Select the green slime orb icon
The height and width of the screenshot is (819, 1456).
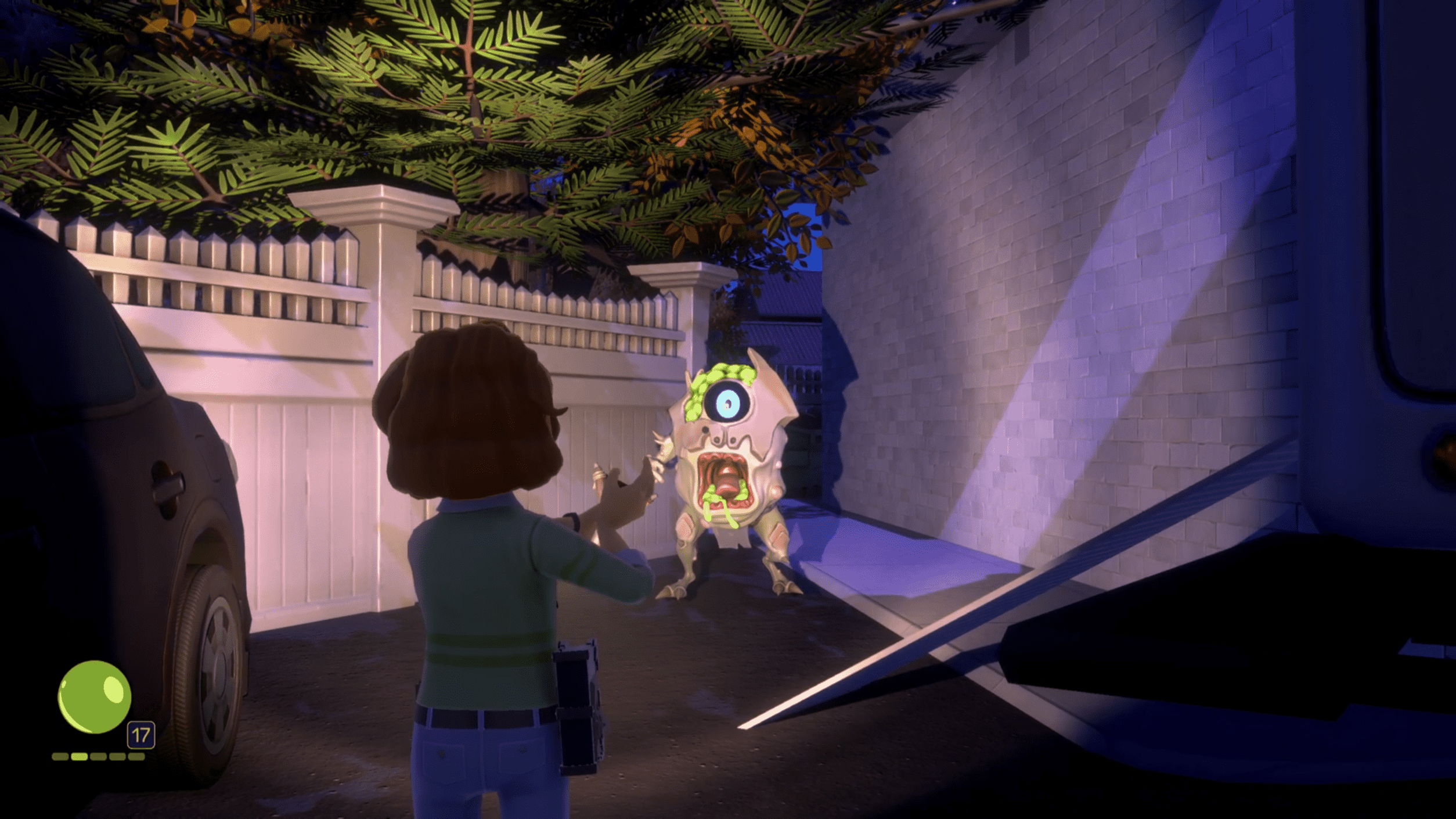95,696
